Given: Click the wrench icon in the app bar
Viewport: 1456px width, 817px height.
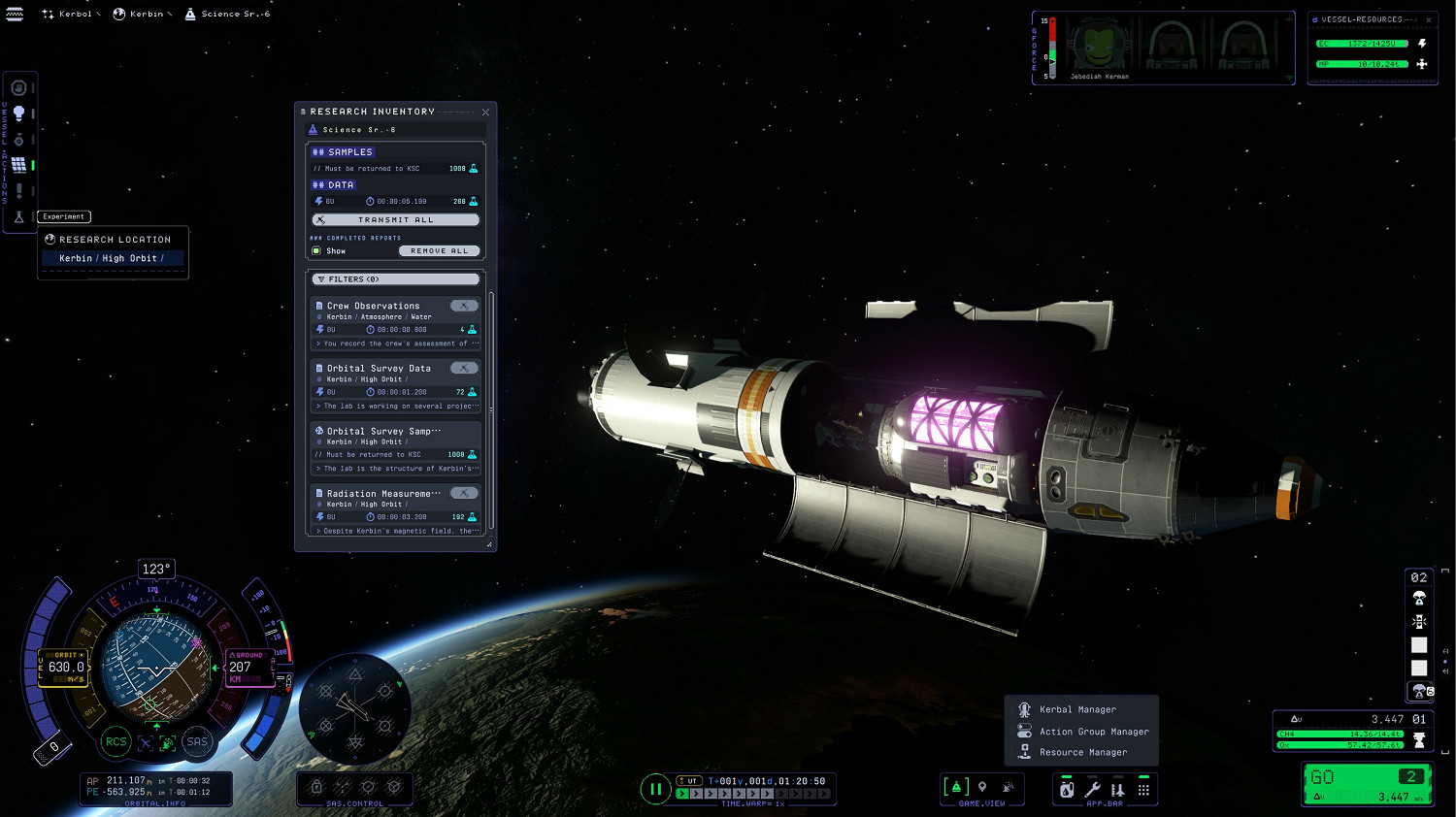Looking at the screenshot, I should pyautogui.click(x=1092, y=790).
